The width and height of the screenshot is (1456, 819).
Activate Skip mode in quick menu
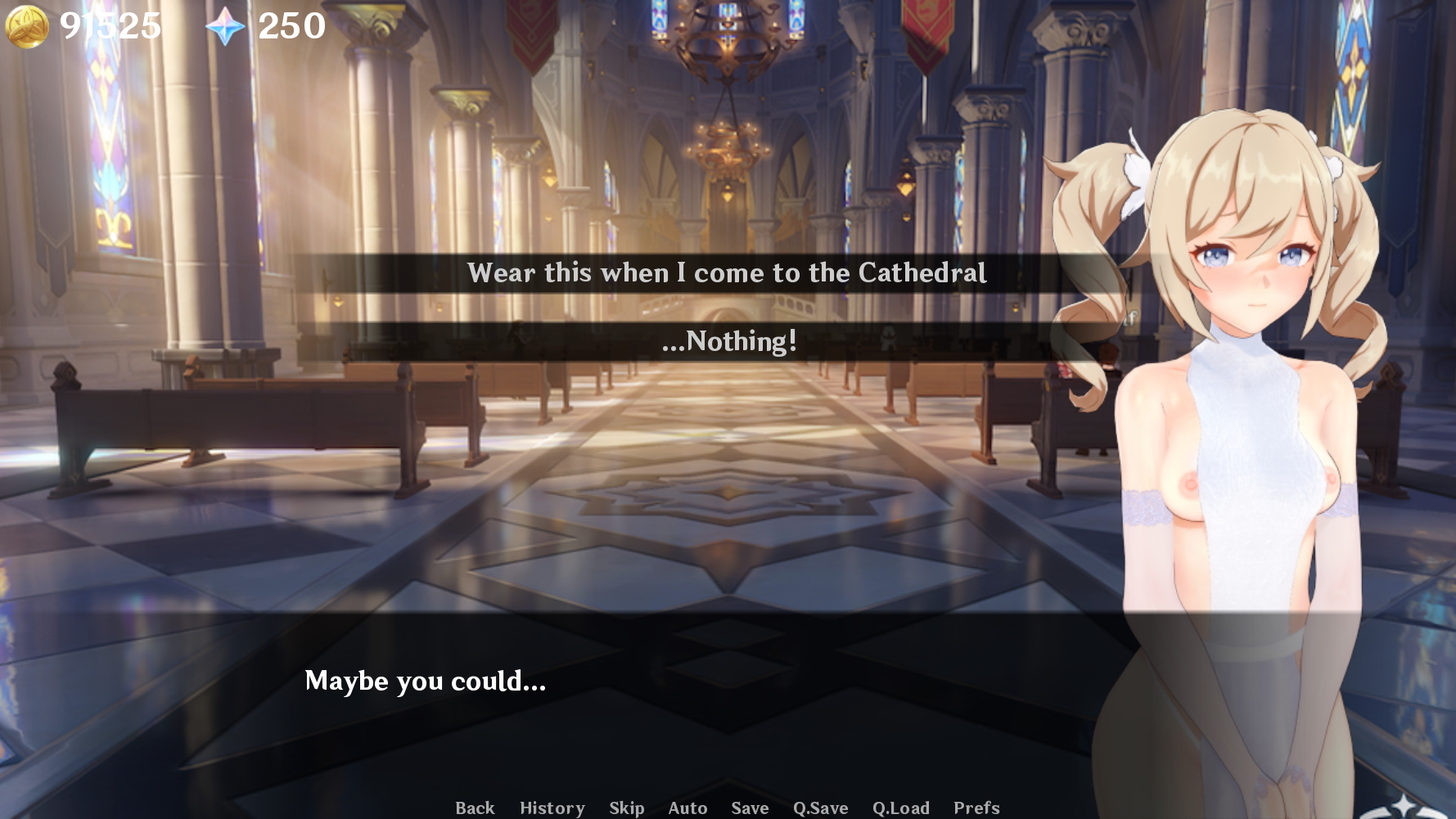[626, 808]
